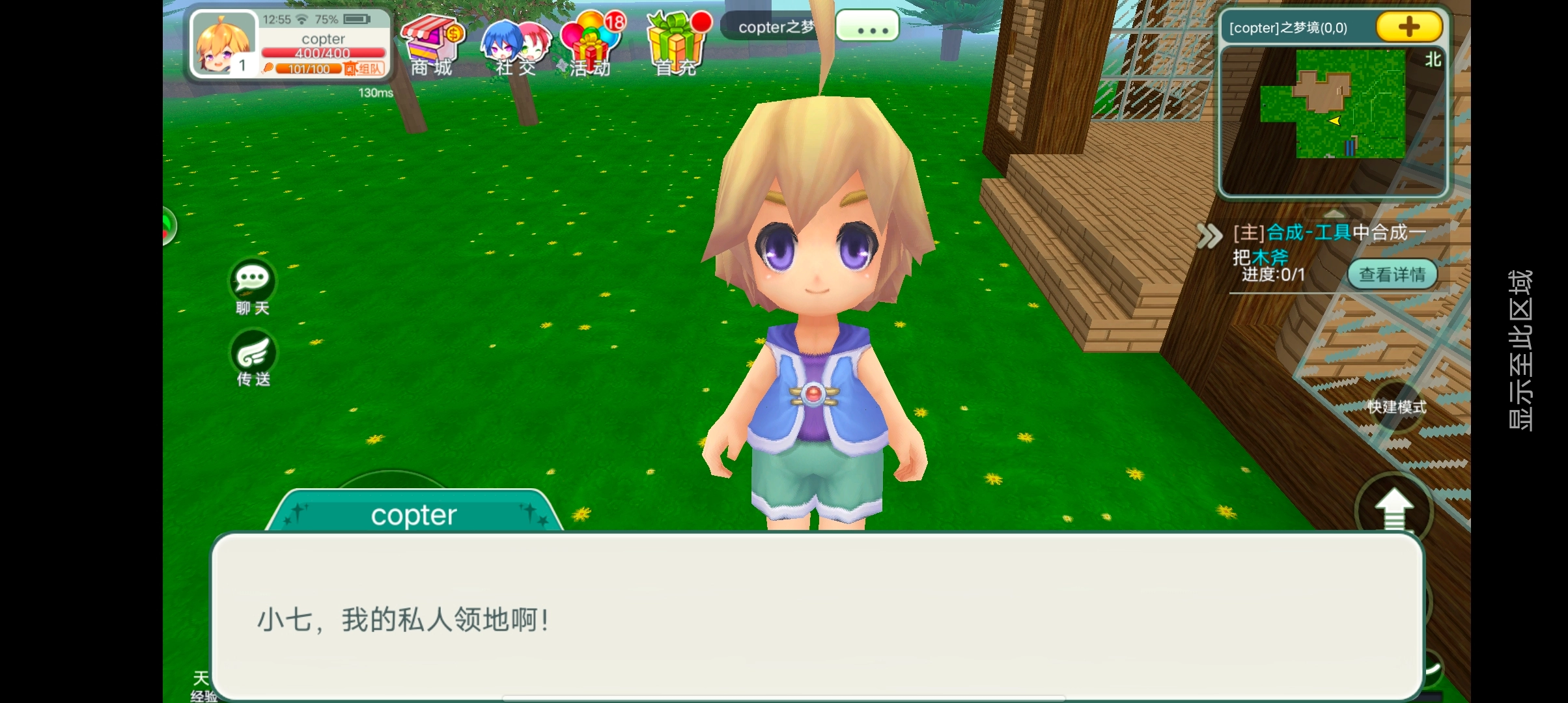Click the copter player avatar portrait
1568x703 pixels.
click(x=223, y=44)
